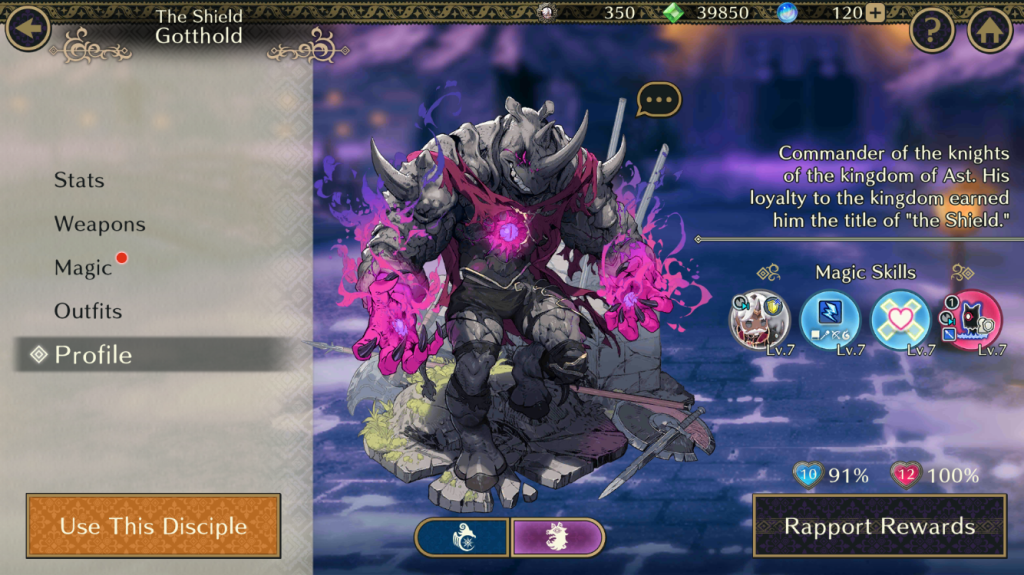The width and height of the screenshot is (1024, 575).
Task: Go back with the arrow button
Action: pyautogui.click(x=28, y=28)
